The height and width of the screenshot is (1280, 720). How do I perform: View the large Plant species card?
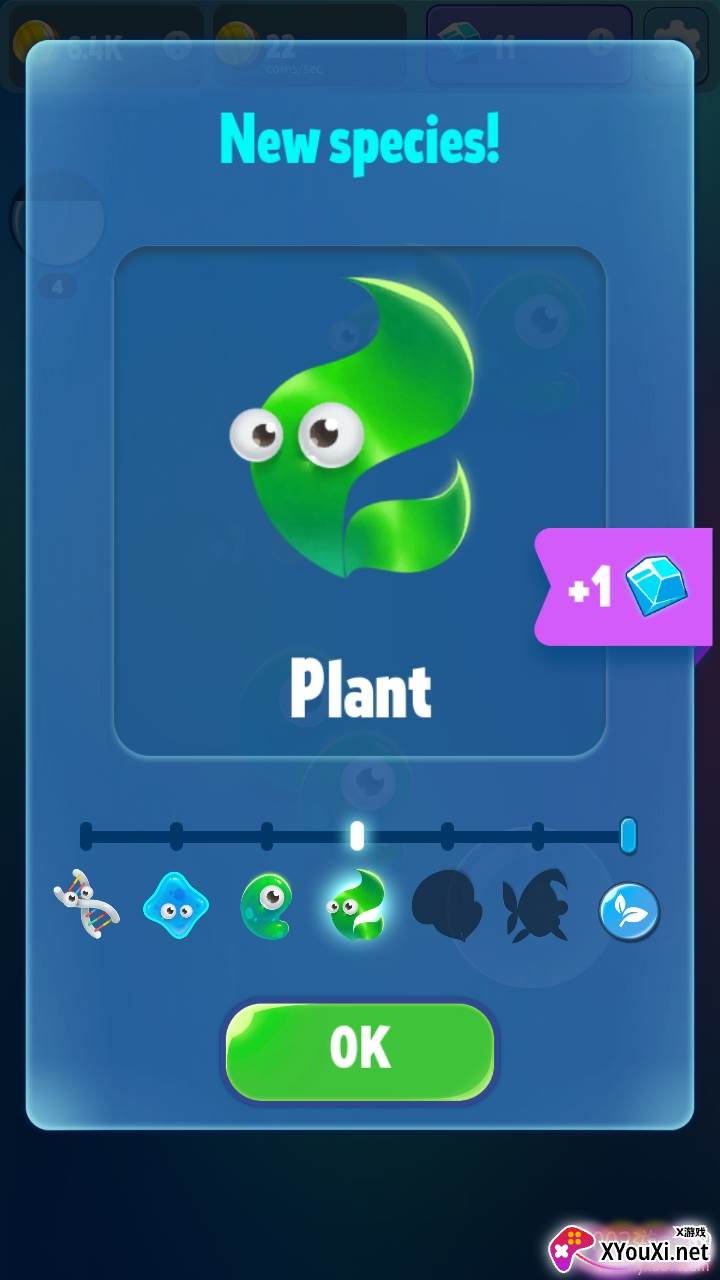pos(360,500)
